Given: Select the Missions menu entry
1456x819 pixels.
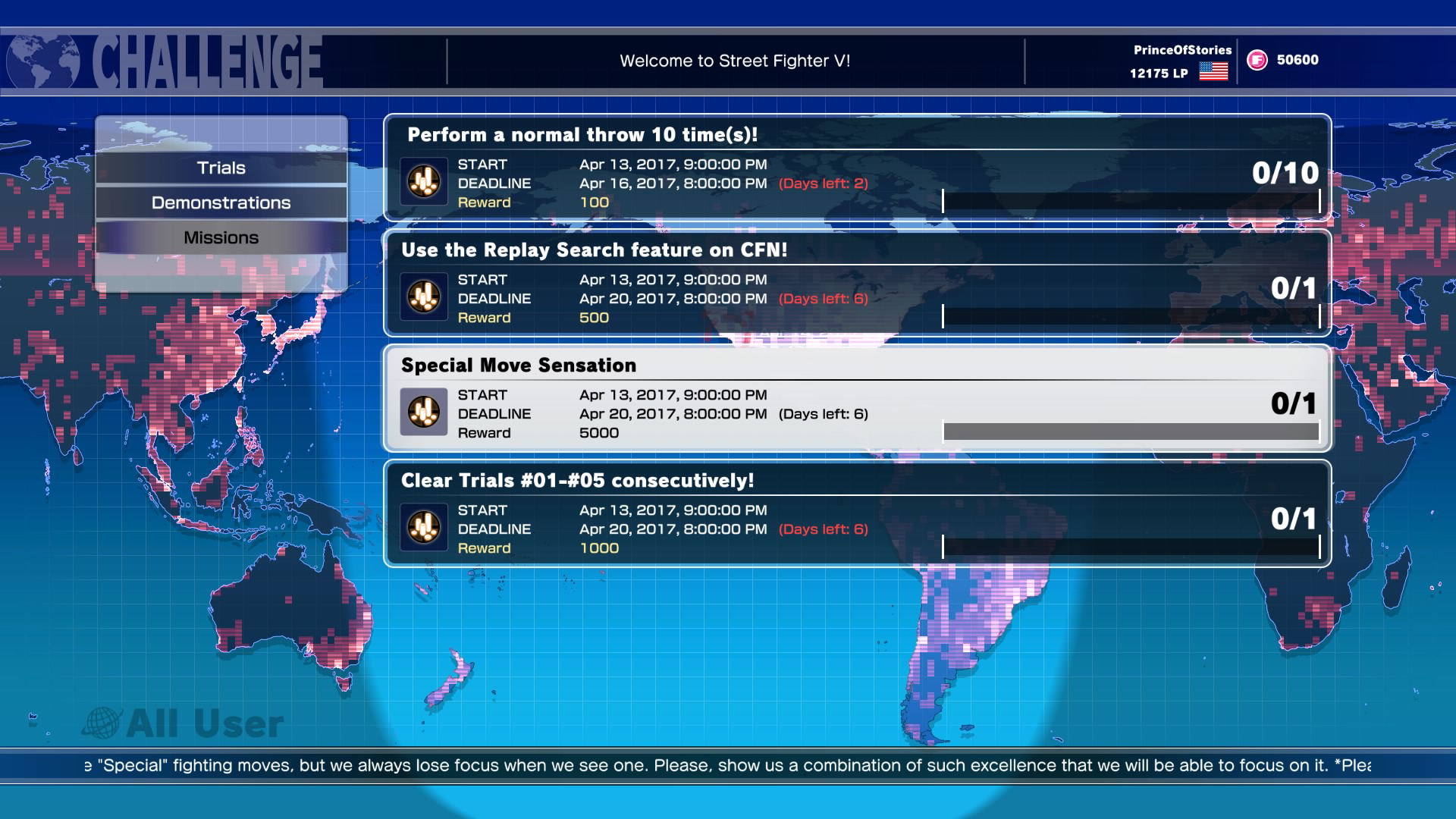Looking at the screenshot, I should pos(221,237).
